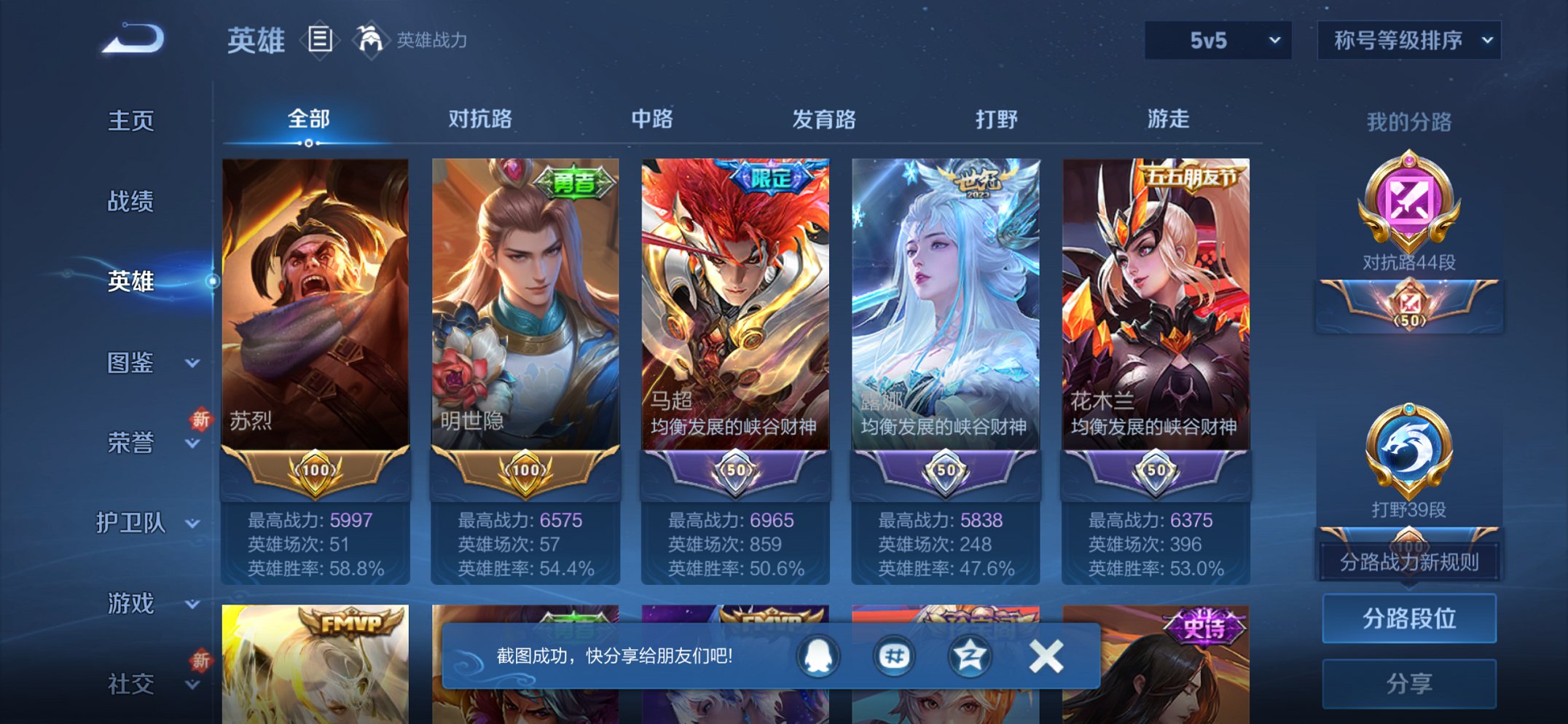Click the 英雄战力 helmet icon
This screenshot has height=724, width=1568.
point(370,40)
